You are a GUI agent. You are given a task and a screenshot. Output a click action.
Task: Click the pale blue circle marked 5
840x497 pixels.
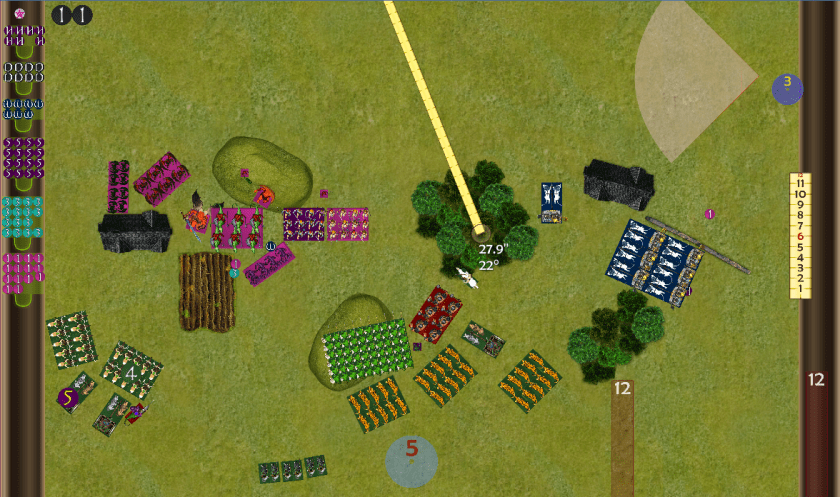point(411,459)
